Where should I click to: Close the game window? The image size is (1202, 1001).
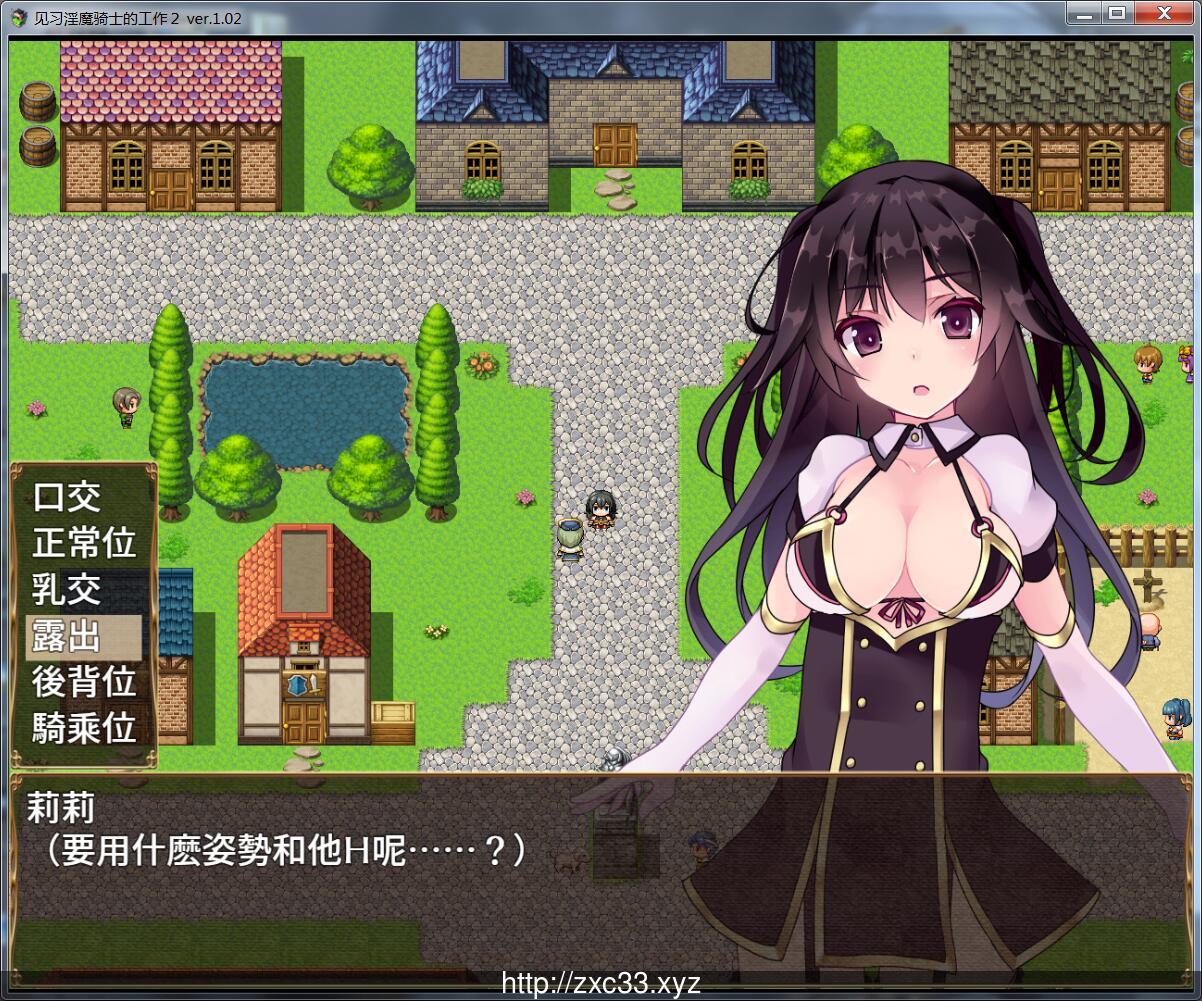pyautogui.click(x=1164, y=14)
